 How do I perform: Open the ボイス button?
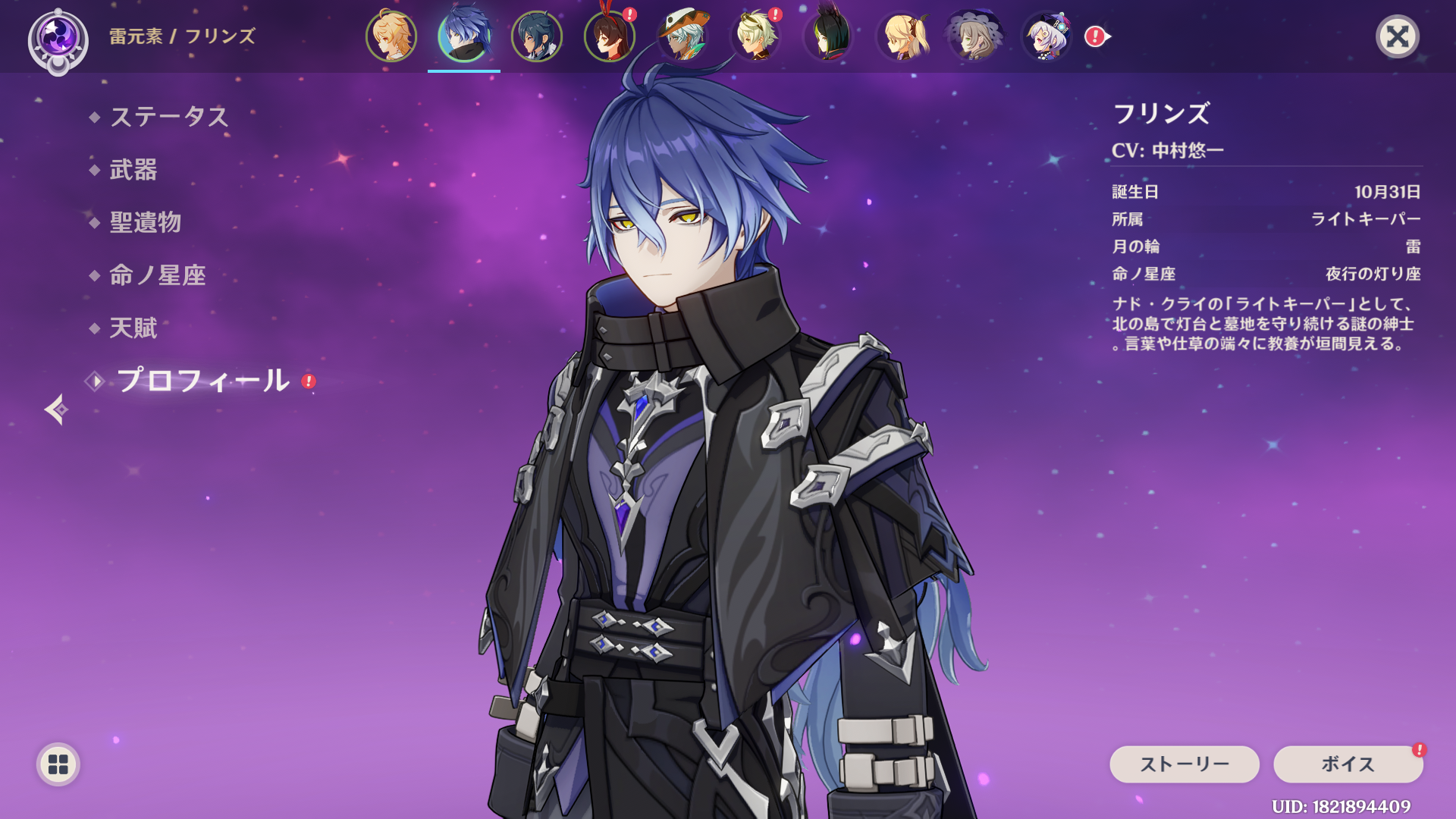[x=1348, y=764]
